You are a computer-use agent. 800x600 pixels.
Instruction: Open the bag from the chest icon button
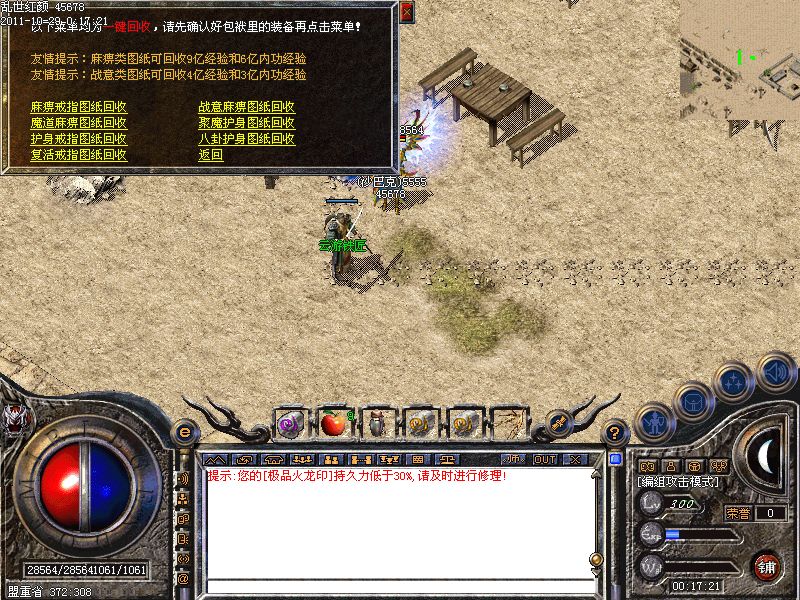tap(692, 401)
